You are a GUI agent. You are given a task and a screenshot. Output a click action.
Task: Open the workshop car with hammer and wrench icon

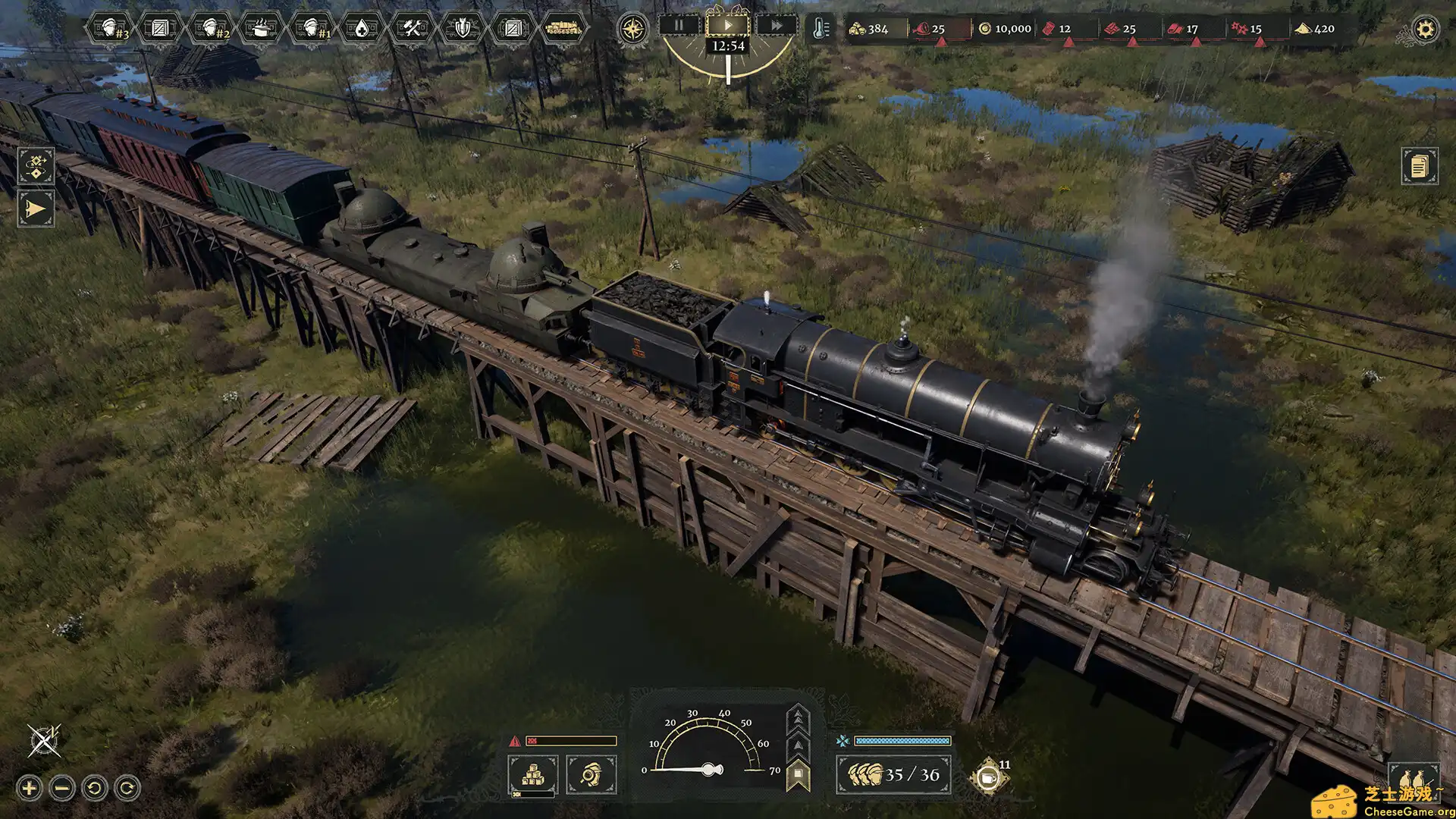coord(413,29)
